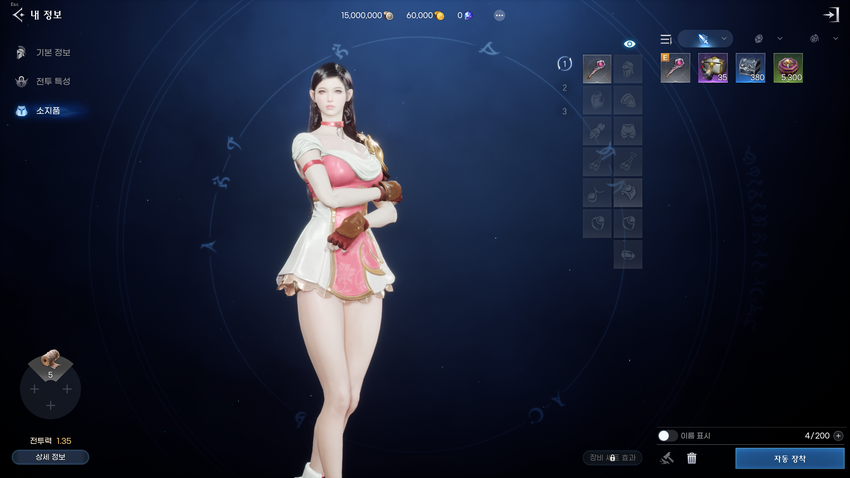Open the inventory sort list icon
Viewport: 850px width, 478px height.
point(666,39)
